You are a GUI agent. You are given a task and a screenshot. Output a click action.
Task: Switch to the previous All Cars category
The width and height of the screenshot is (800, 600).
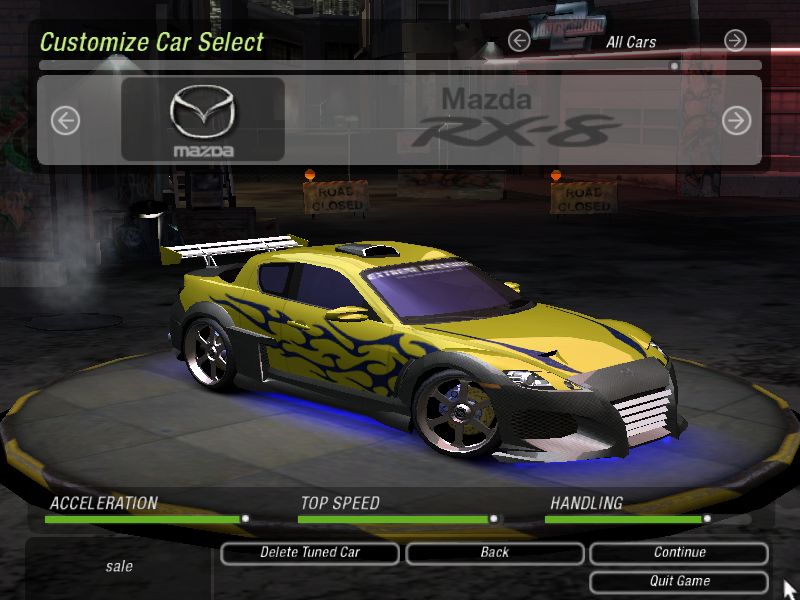518,41
